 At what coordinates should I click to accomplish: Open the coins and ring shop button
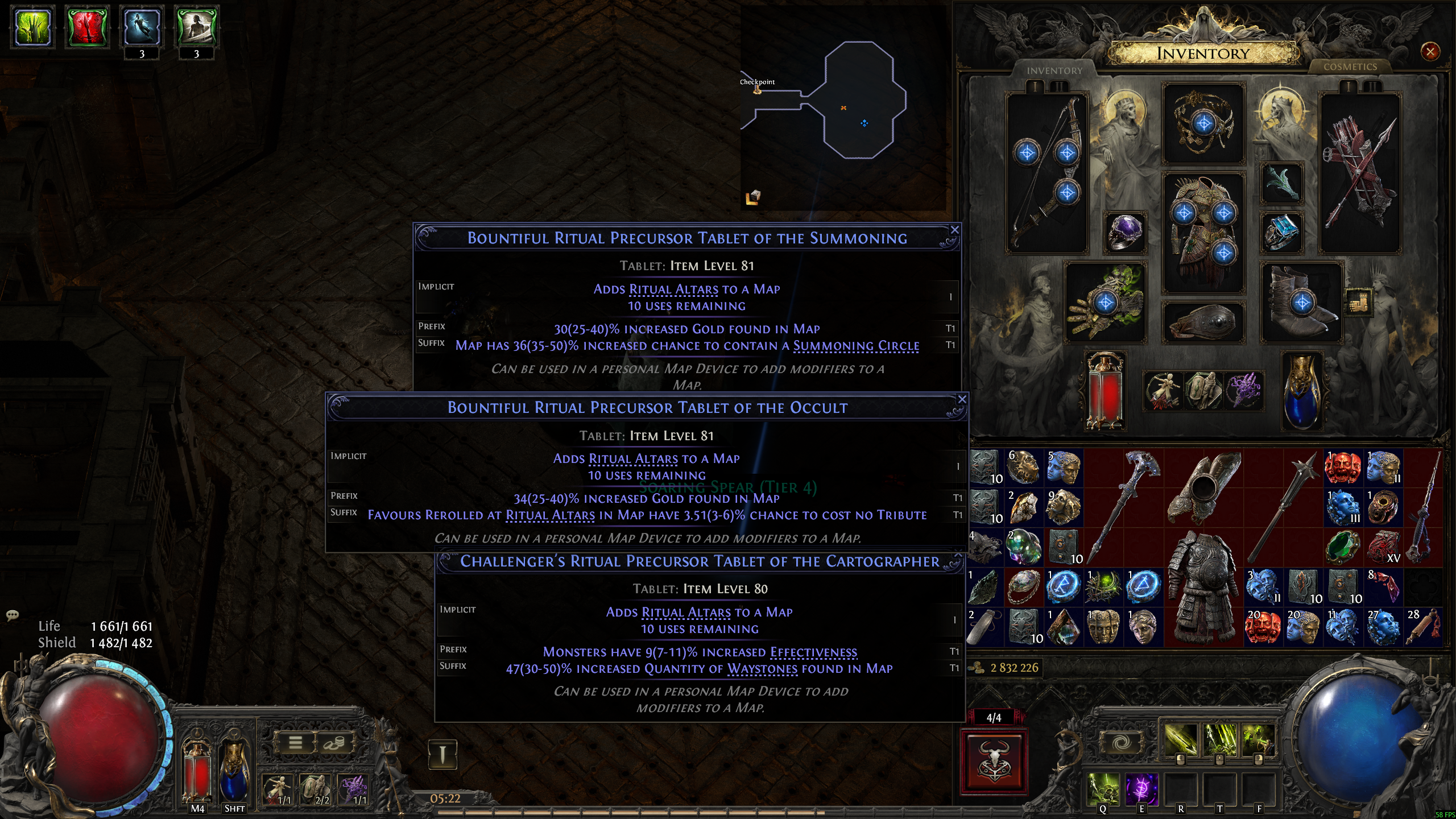(x=334, y=742)
